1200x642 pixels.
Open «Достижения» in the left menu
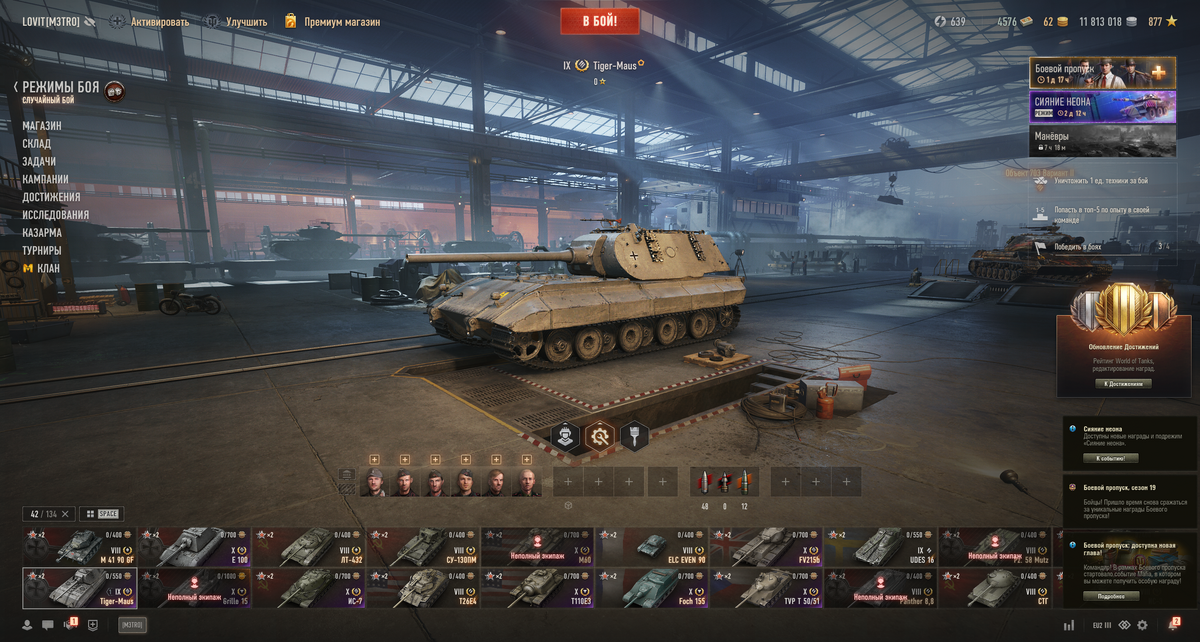[51, 197]
